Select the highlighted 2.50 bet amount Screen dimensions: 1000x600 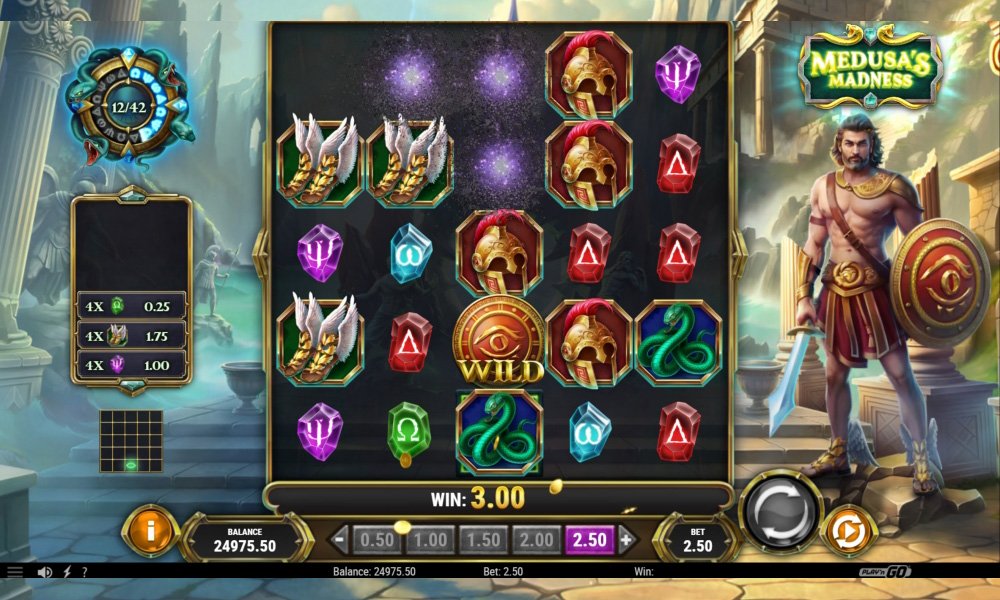590,540
